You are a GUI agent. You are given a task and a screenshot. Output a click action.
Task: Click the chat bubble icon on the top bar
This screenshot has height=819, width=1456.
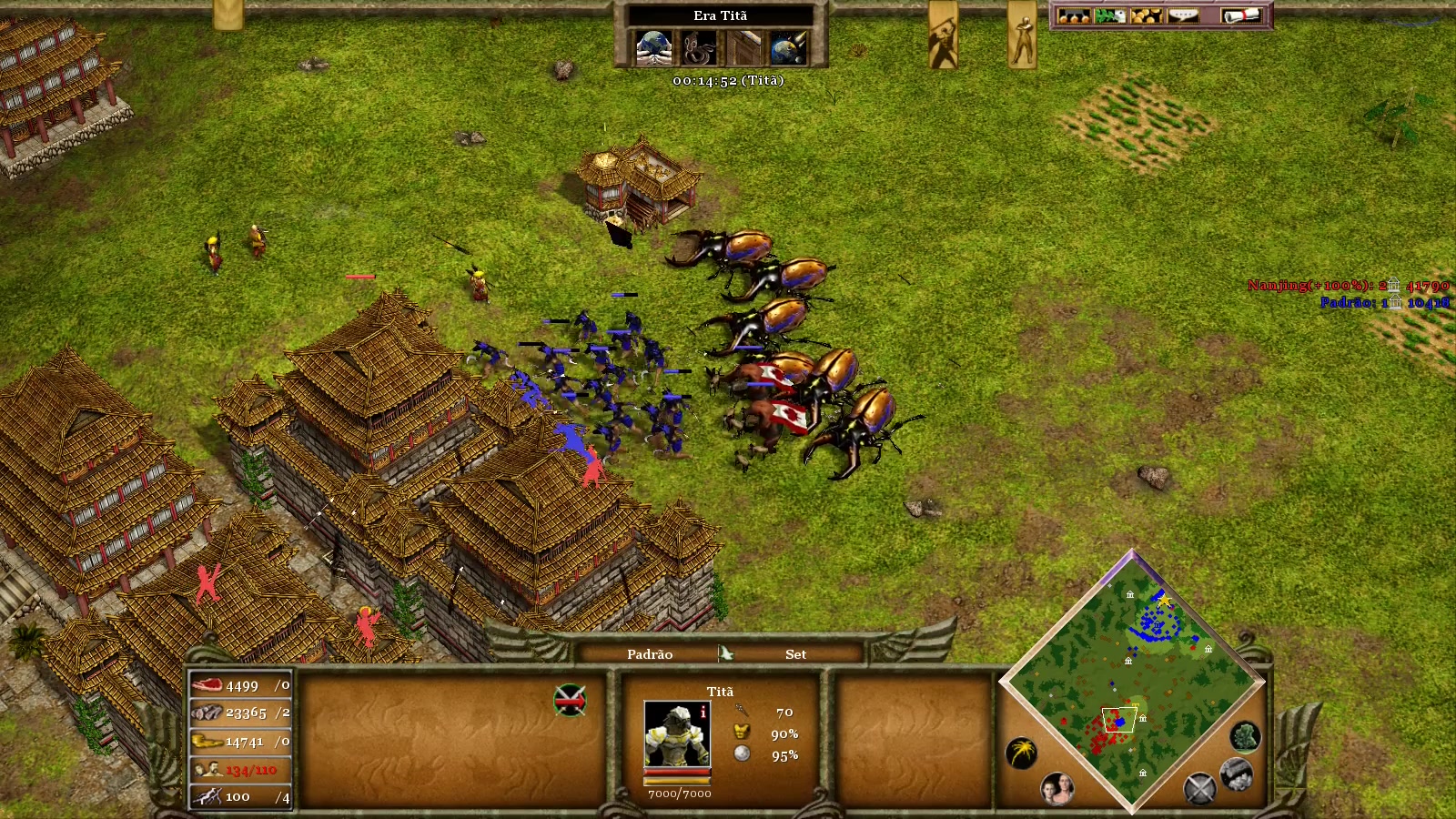click(x=1183, y=15)
